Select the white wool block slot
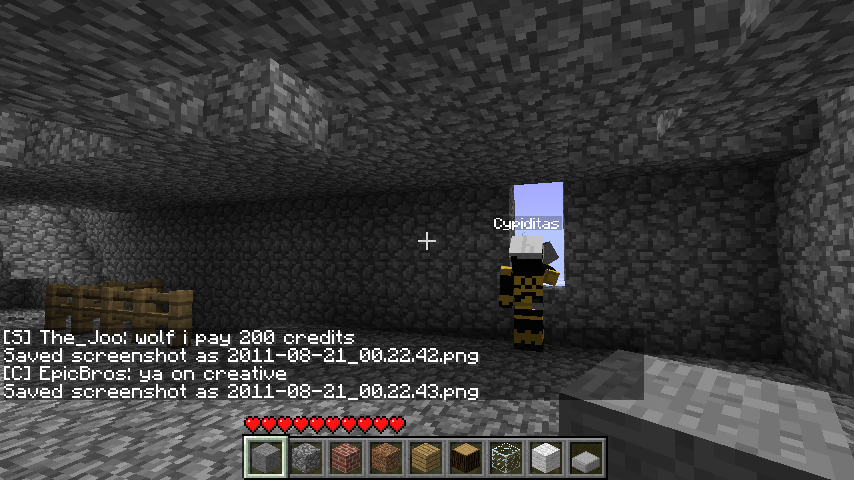854x480 pixels. (x=545, y=458)
